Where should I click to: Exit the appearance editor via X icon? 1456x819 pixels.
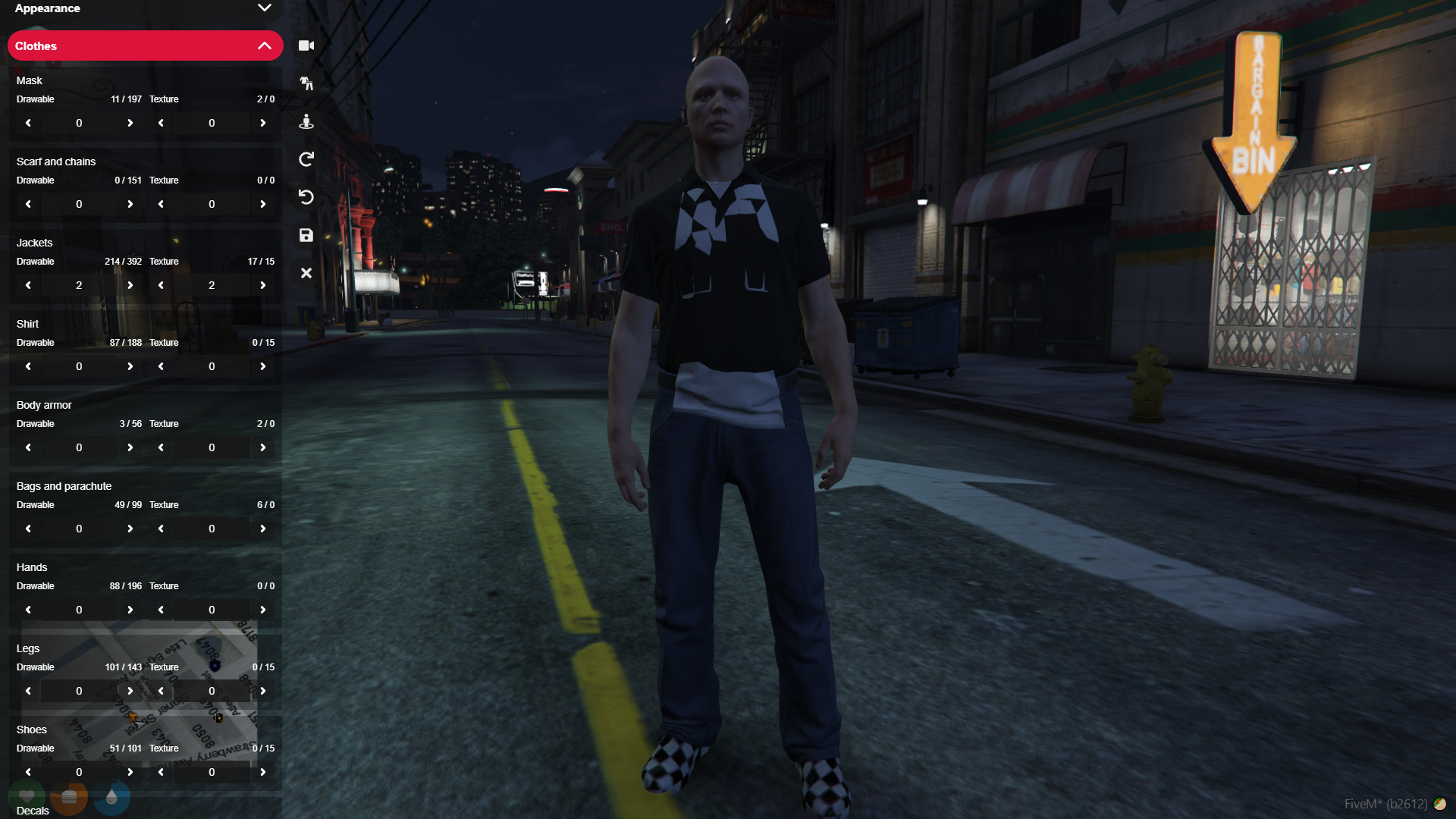306,273
